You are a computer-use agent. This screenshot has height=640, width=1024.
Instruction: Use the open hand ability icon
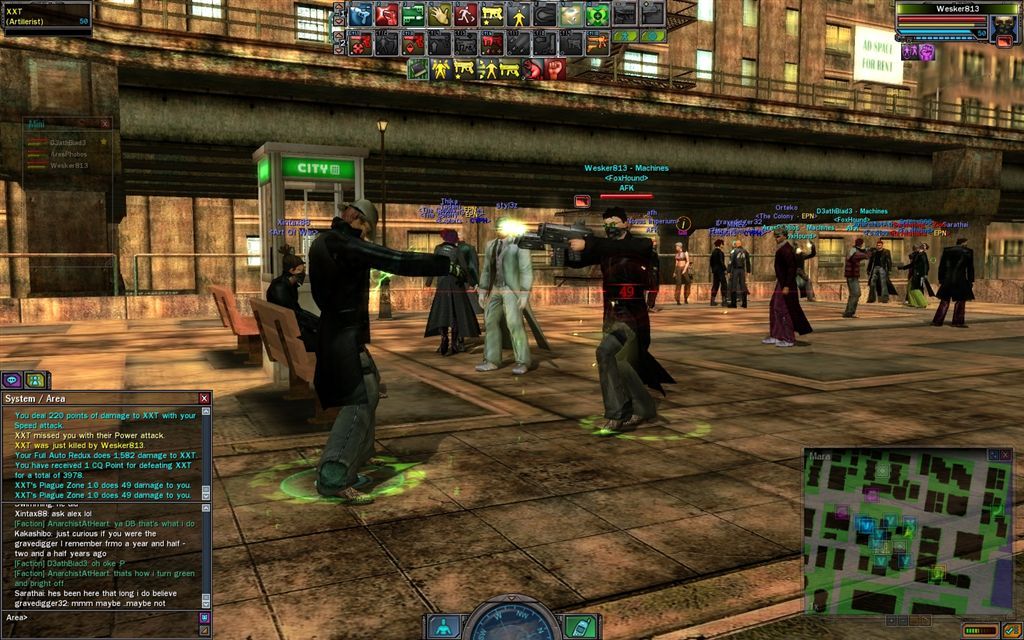(x=440, y=15)
